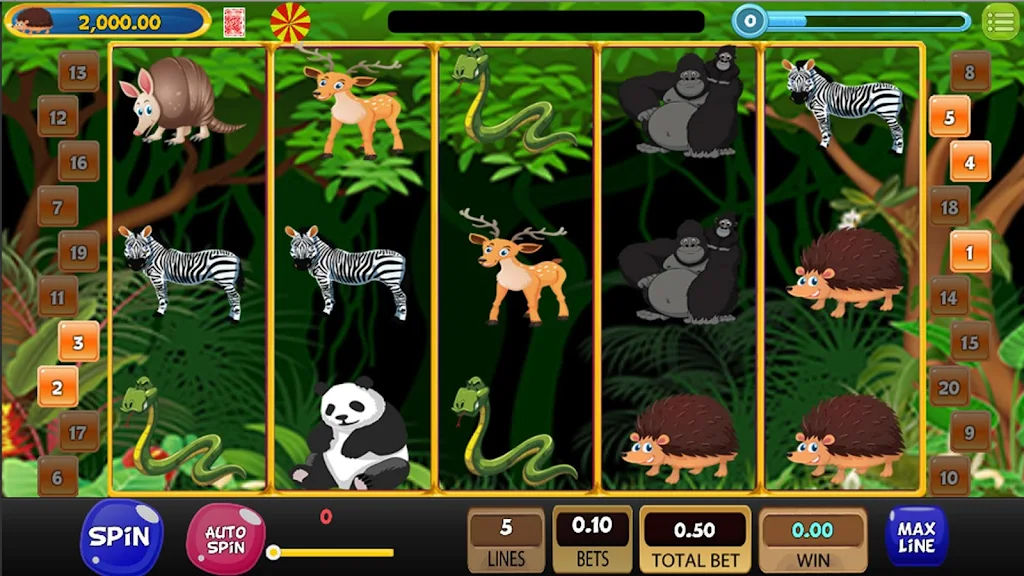Pick payline number 17
Viewport: 1024px width, 576px height.
(x=78, y=432)
